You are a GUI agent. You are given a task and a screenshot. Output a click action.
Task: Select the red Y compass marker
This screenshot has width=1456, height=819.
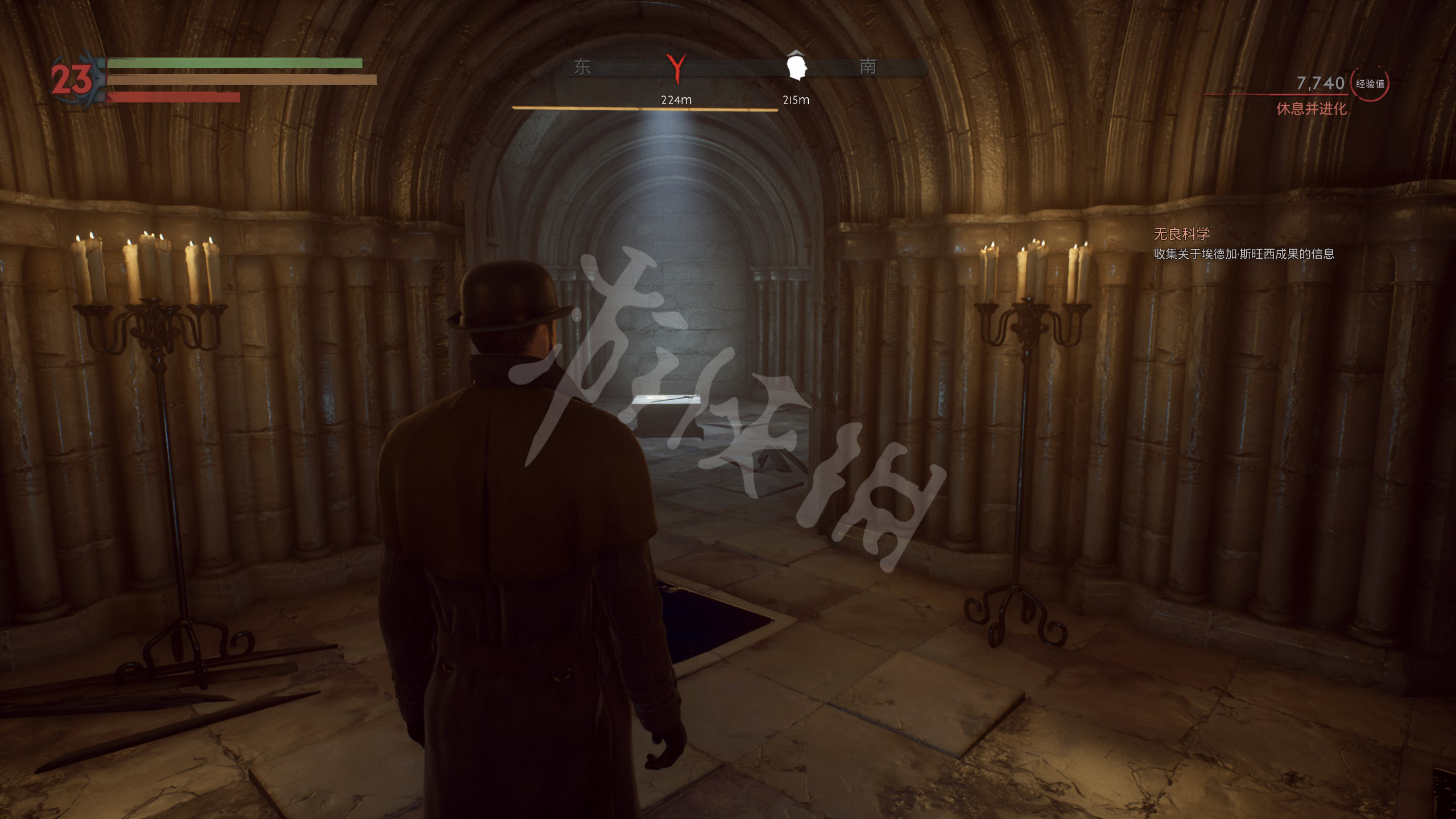click(676, 68)
